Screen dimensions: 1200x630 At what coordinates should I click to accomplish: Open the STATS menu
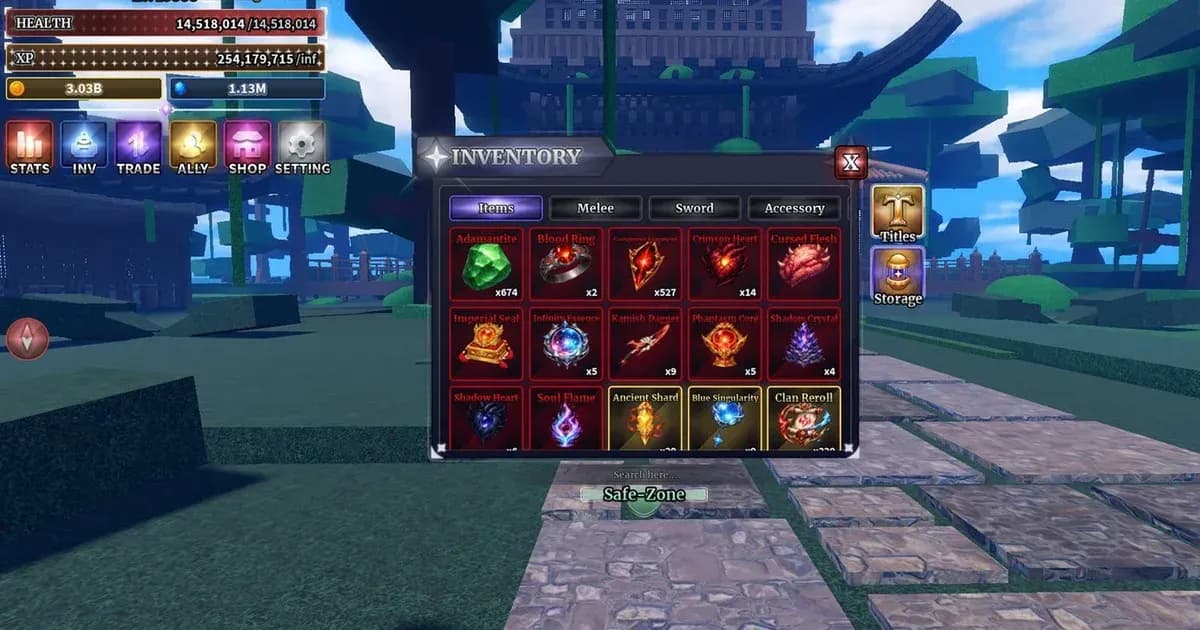30,147
